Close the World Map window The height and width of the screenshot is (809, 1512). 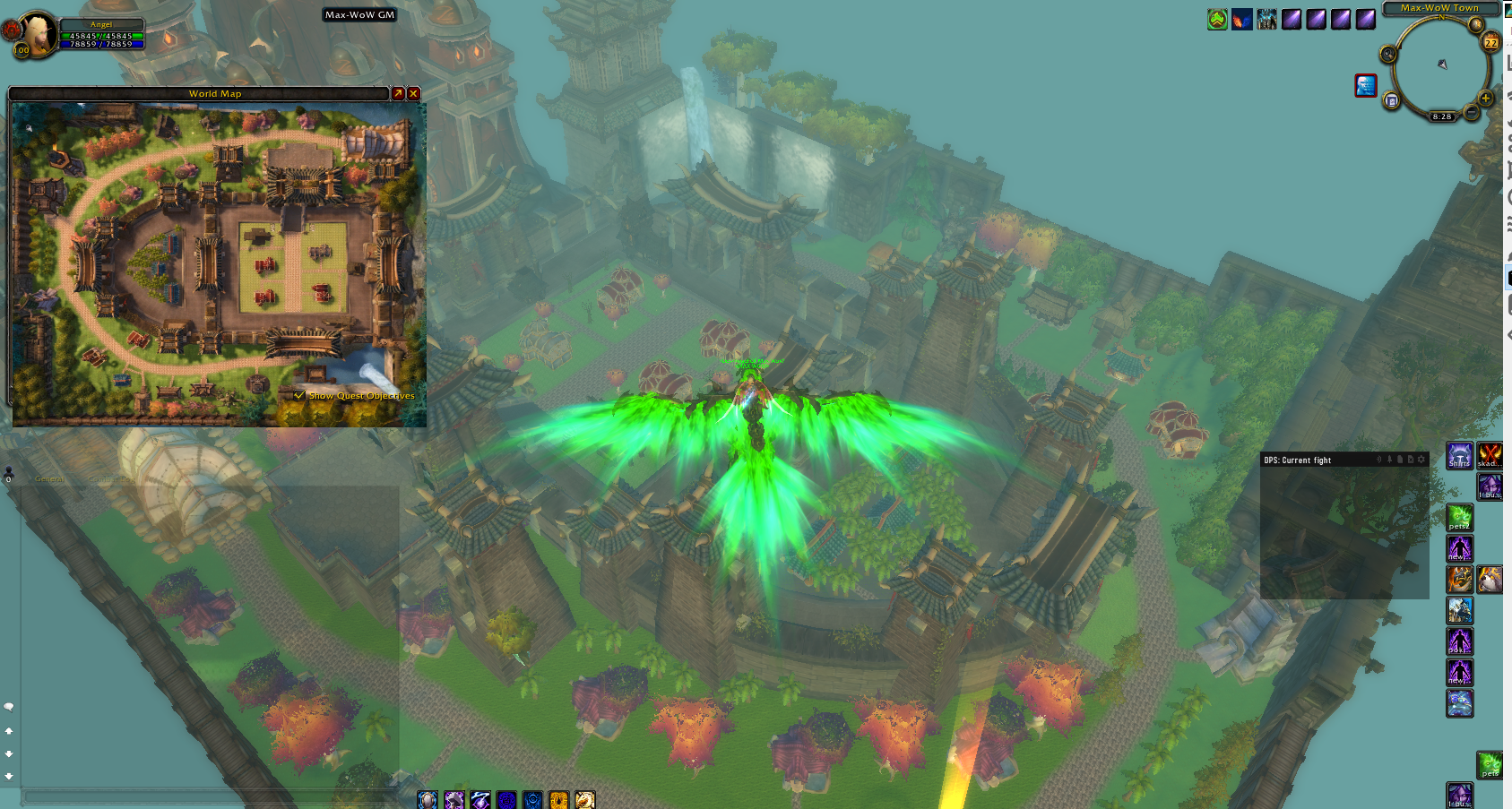click(413, 93)
